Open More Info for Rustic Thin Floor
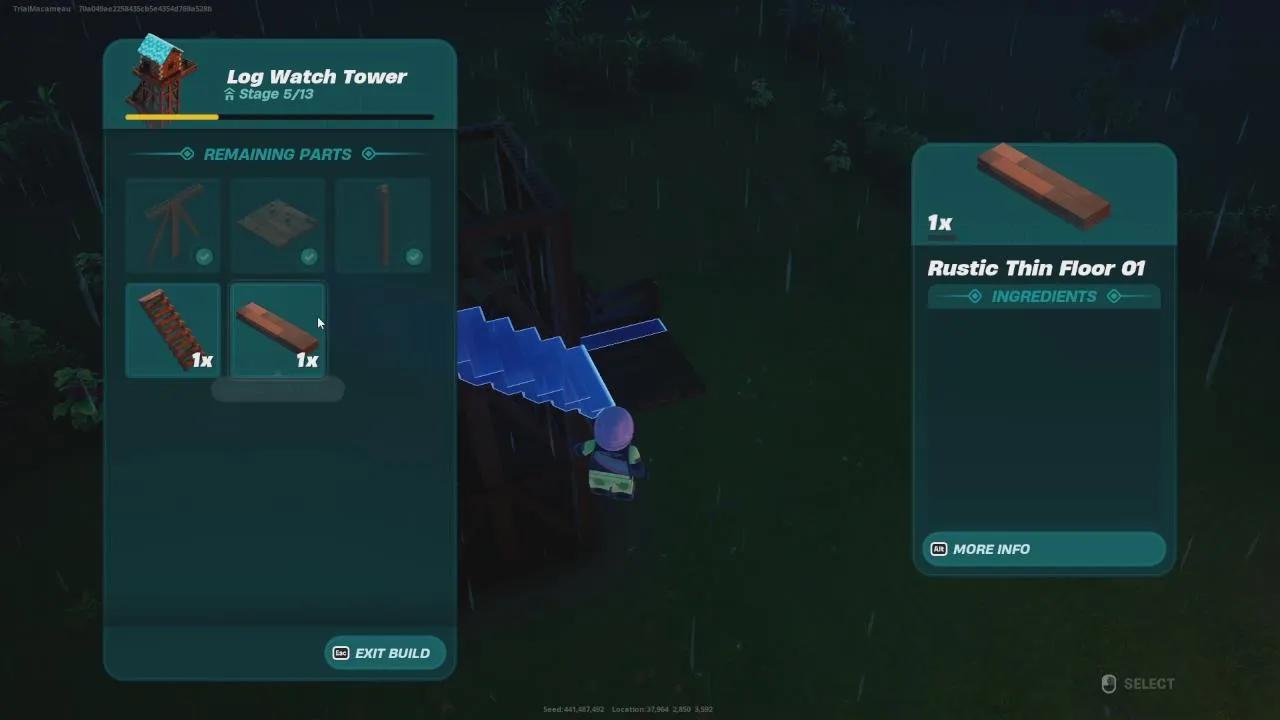Viewport: 1280px width, 720px height. click(x=1043, y=549)
